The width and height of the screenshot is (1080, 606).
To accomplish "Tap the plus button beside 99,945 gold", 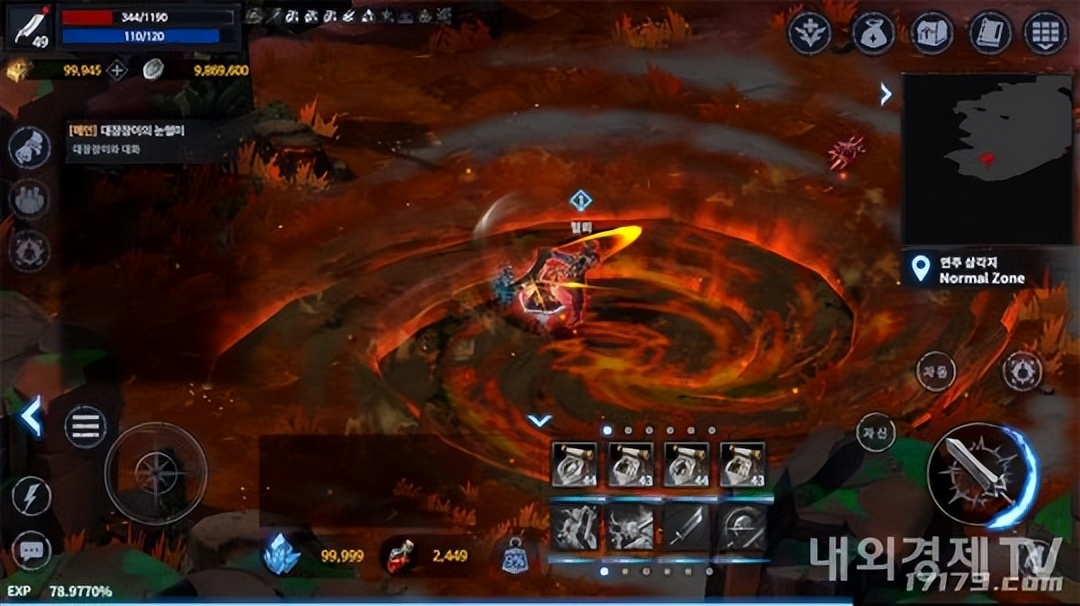I will pyautogui.click(x=117, y=70).
